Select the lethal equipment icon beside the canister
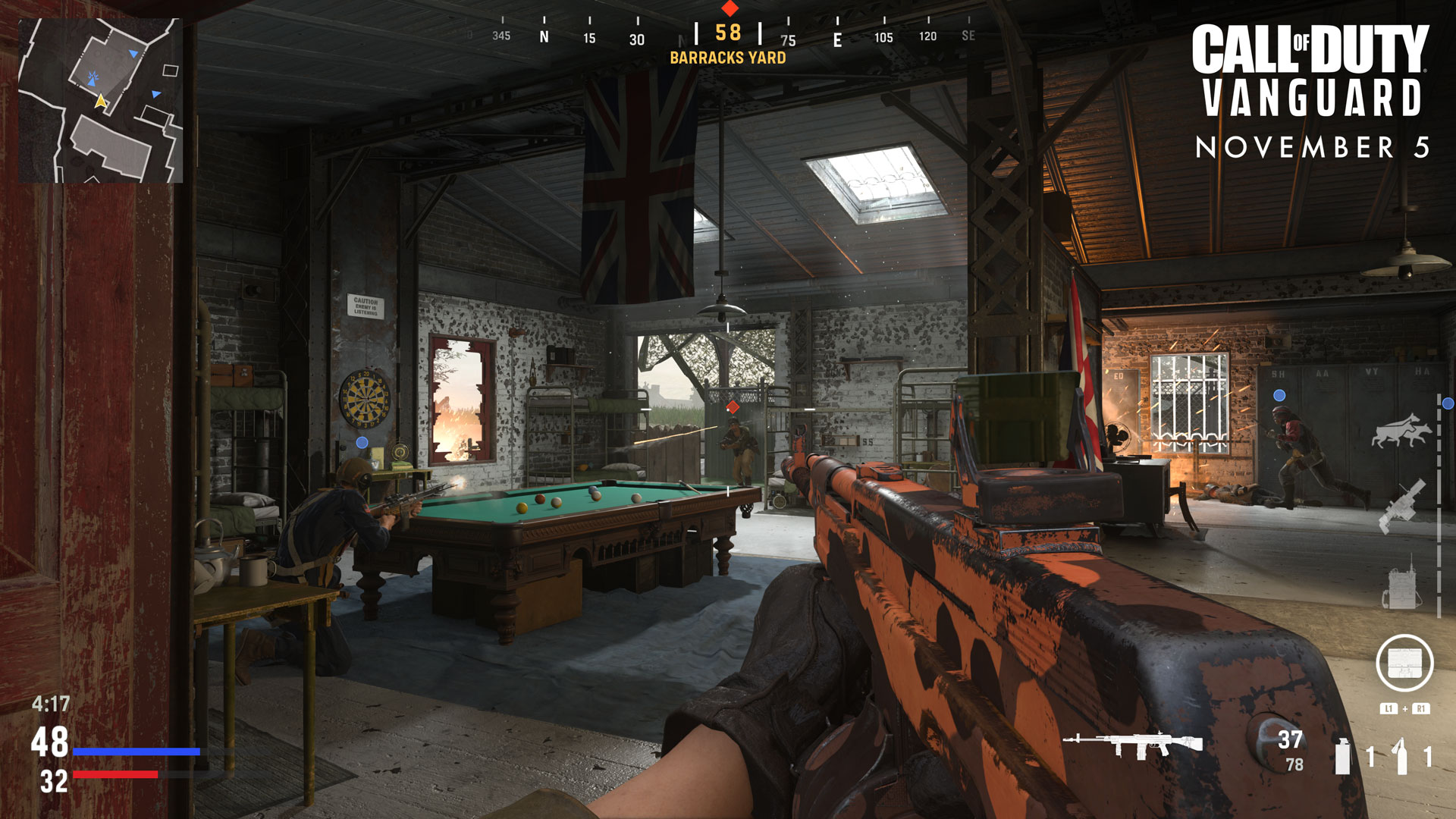Viewport: 1456px width, 819px height. [1401, 756]
